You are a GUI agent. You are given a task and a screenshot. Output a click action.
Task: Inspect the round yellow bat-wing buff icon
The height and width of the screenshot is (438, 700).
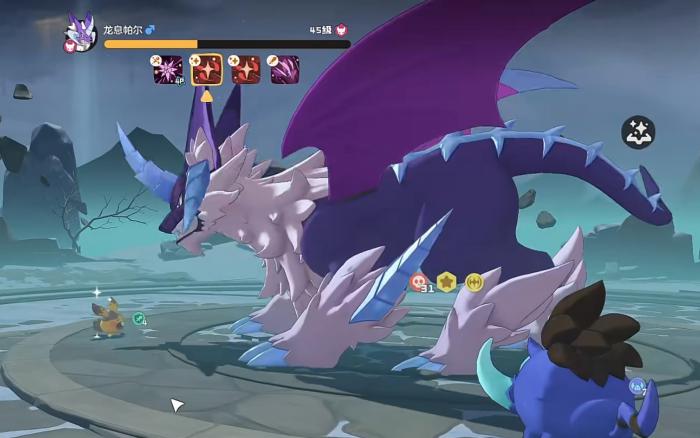[x=473, y=282]
